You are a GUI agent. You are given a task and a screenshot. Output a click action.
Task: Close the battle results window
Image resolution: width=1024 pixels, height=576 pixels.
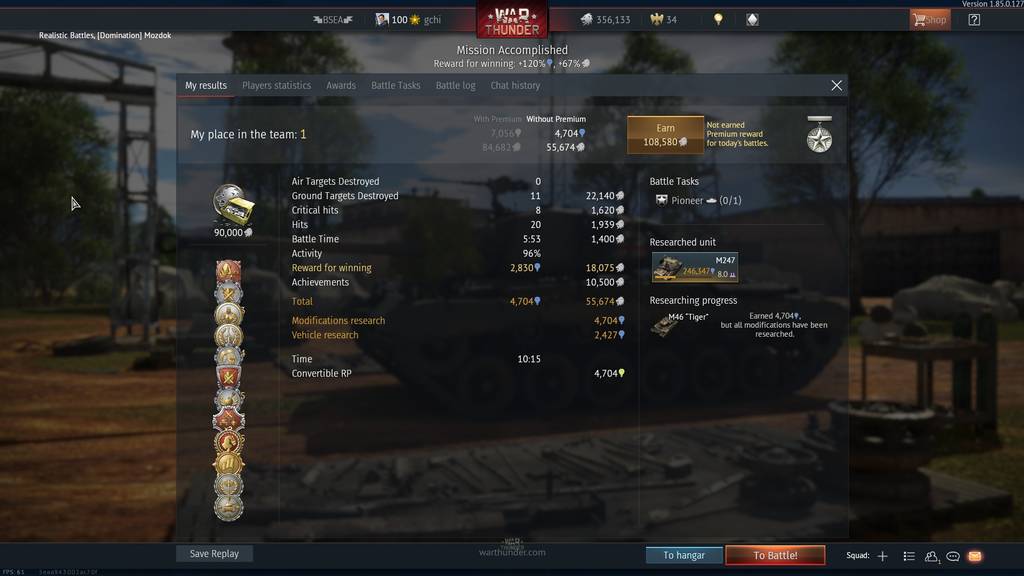(x=837, y=86)
